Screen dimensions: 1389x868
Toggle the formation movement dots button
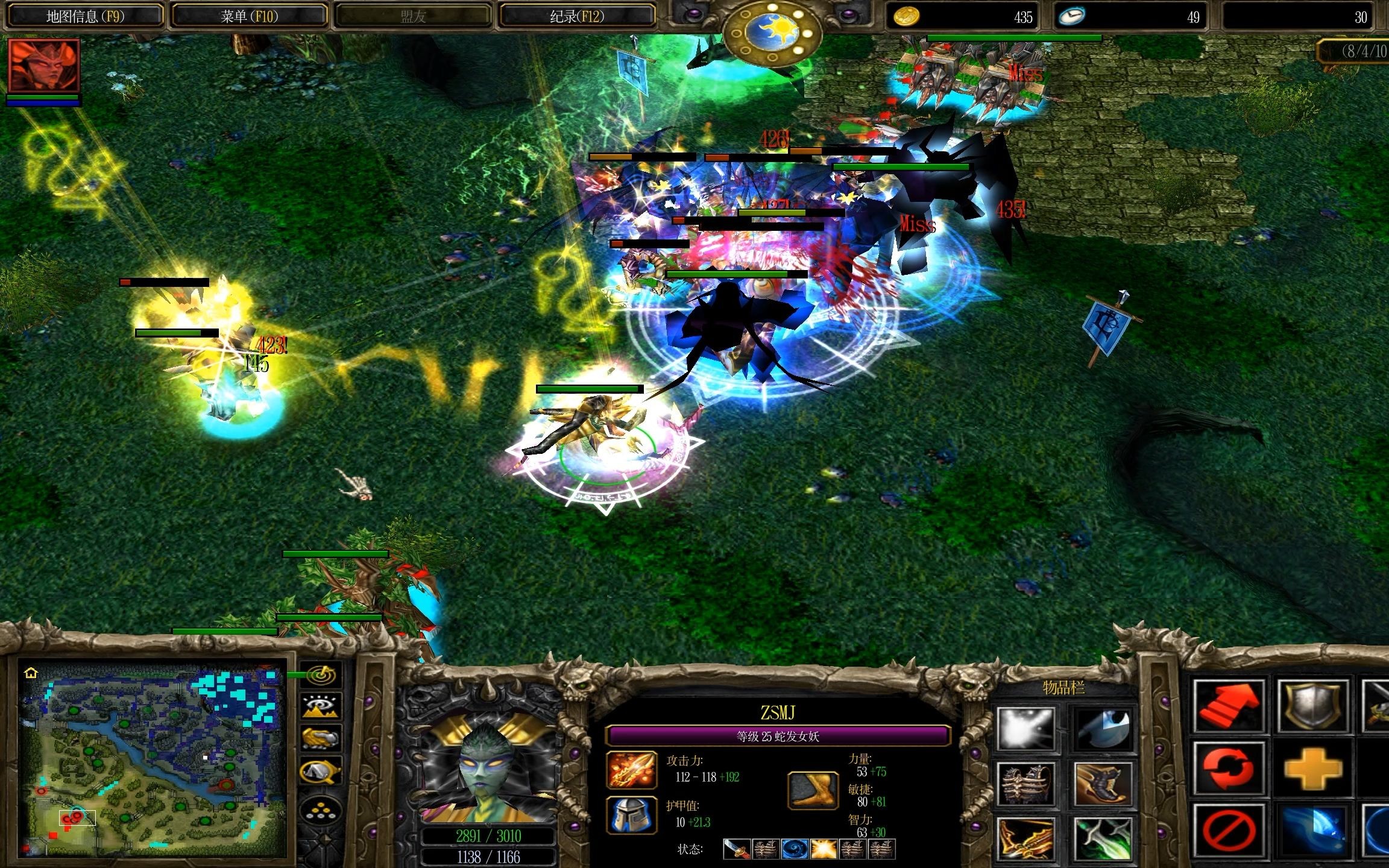point(321,811)
